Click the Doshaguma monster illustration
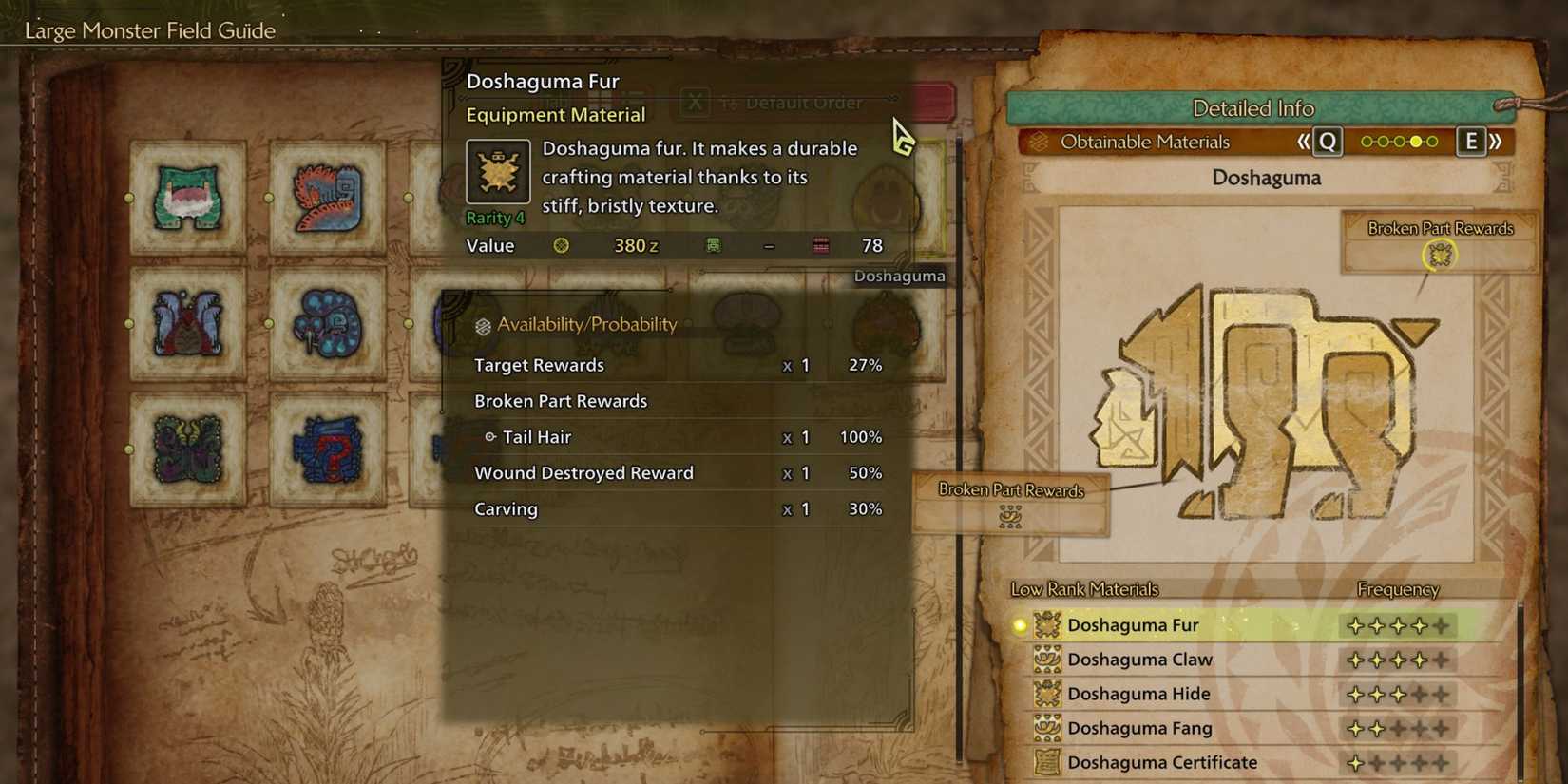Image resolution: width=1568 pixels, height=784 pixels. [x=1264, y=399]
